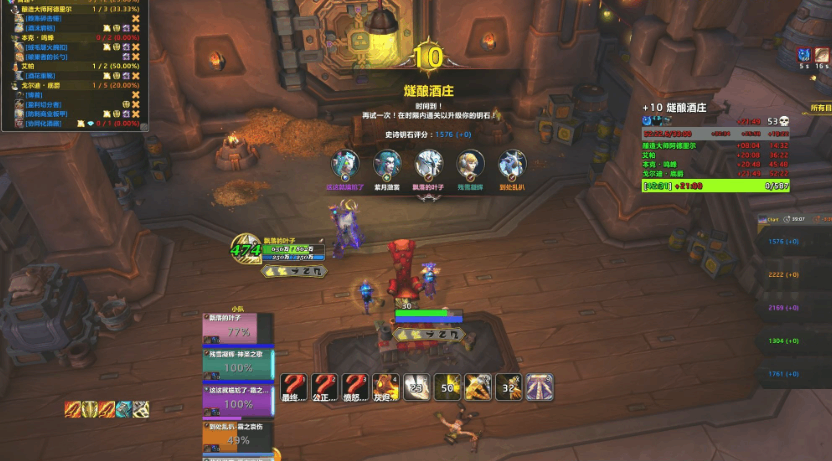The width and height of the screenshot is (832, 461).
Task: Use the hotbar ability showing cooldown 50
Action: pyautogui.click(x=448, y=387)
